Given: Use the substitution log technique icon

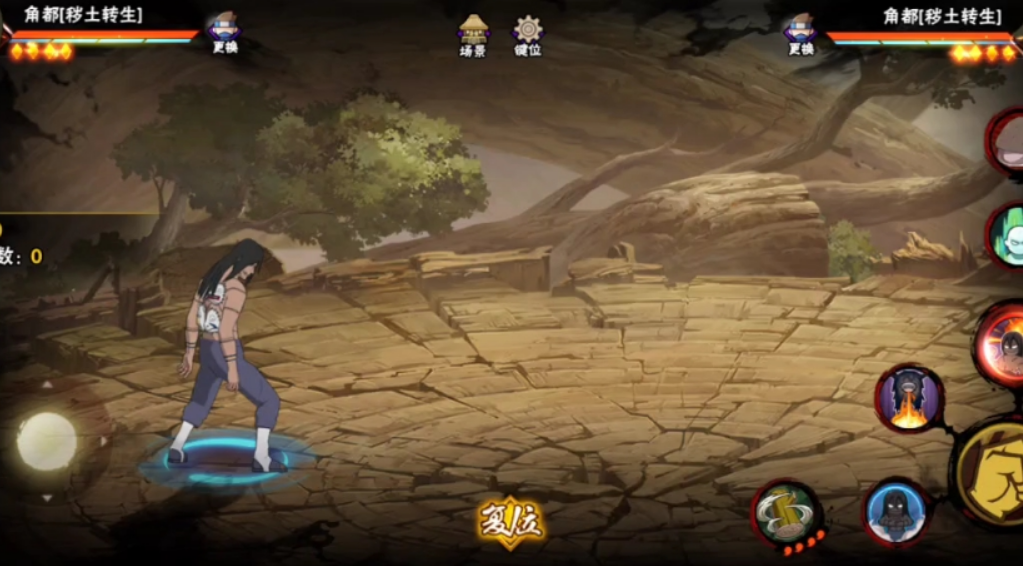Looking at the screenshot, I should (x=786, y=514).
